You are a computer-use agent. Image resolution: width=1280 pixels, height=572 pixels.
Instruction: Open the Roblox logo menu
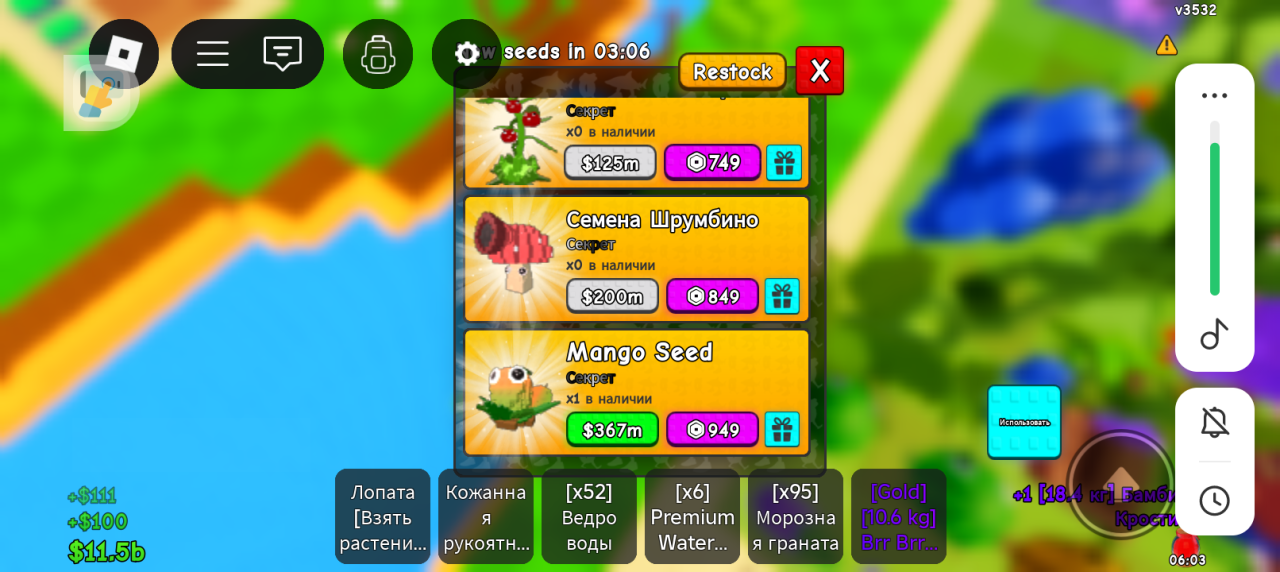(x=124, y=54)
